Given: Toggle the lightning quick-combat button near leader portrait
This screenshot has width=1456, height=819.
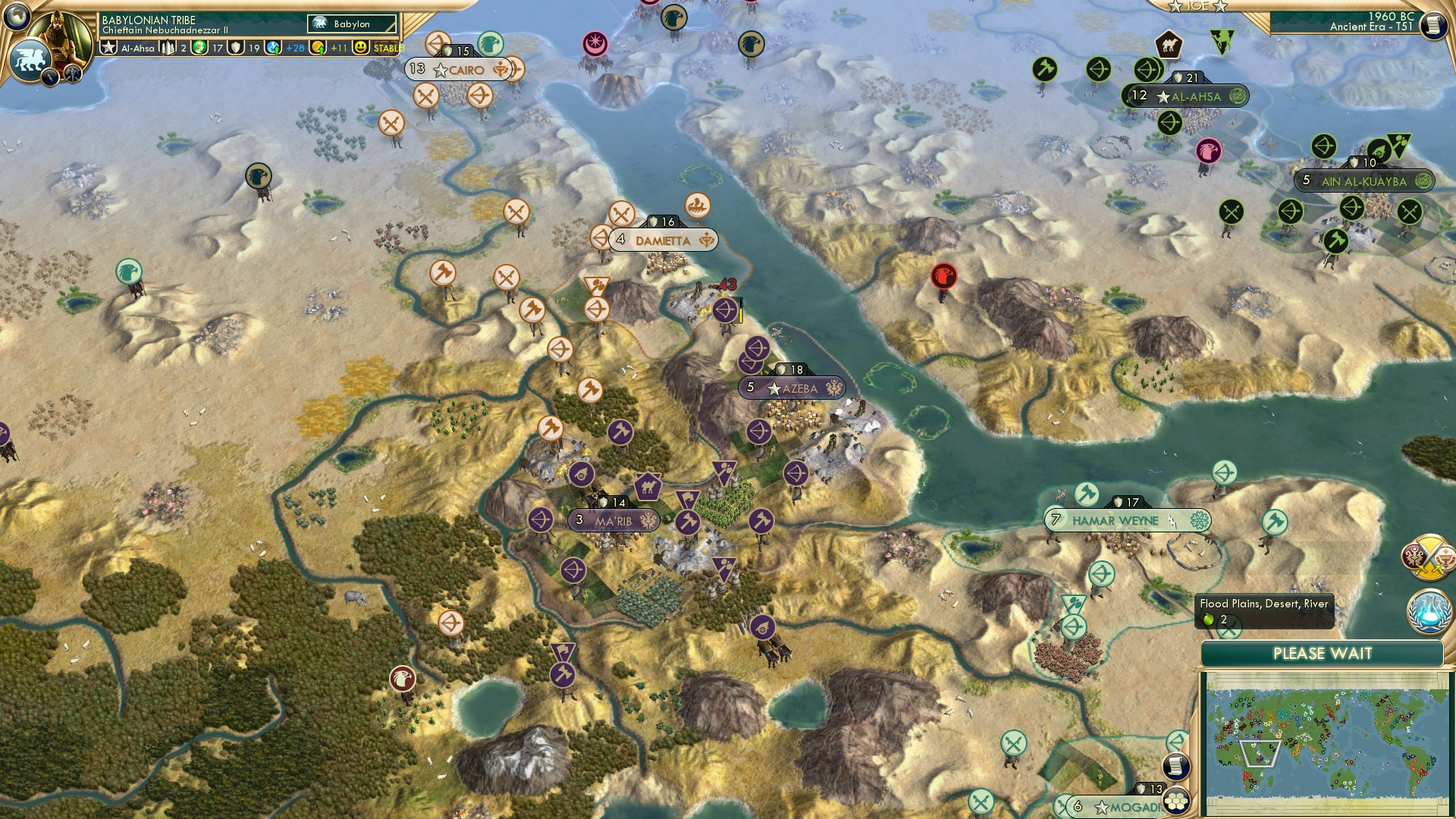Looking at the screenshot, I should [x=50, y=77].
